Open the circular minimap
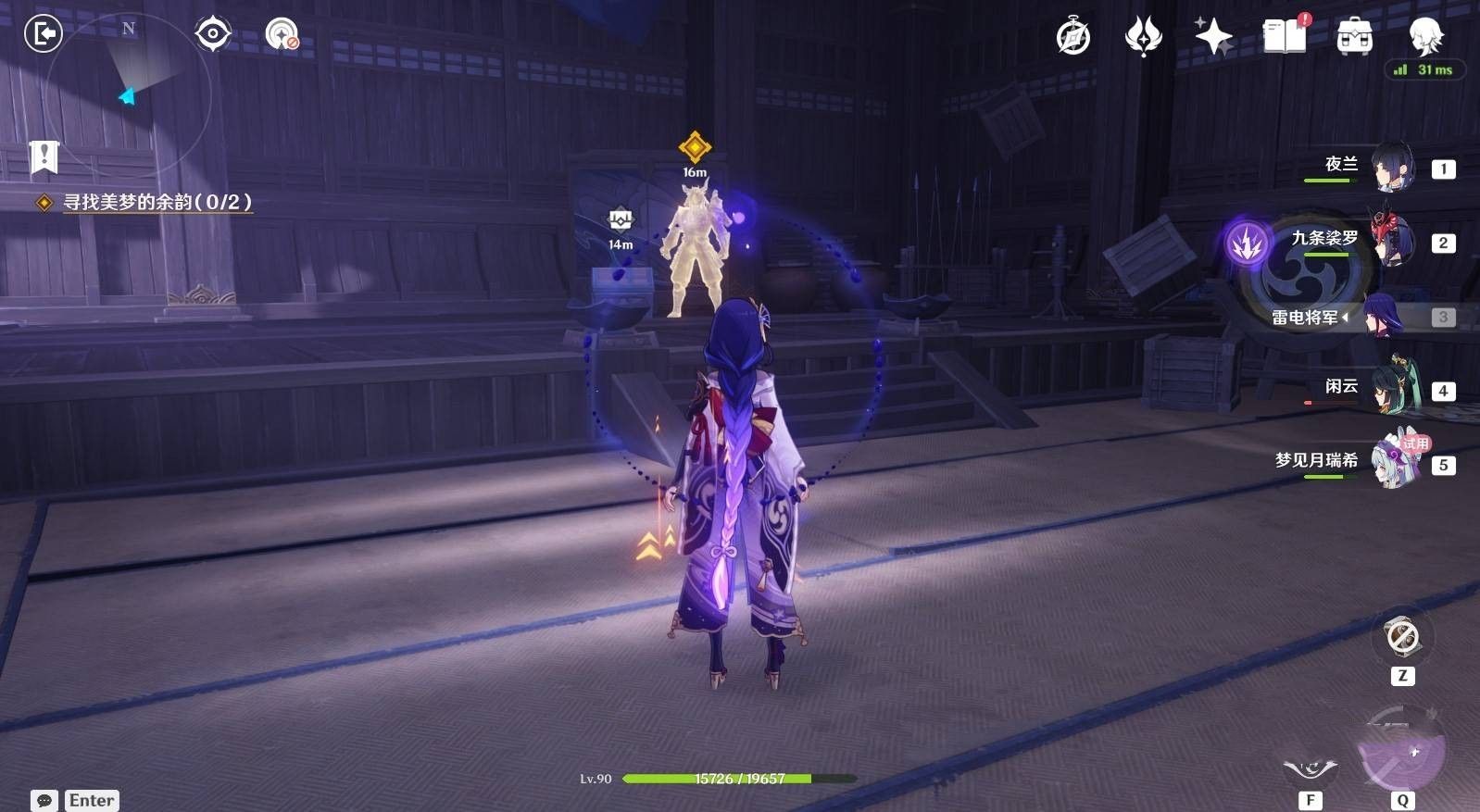This screenshot has width=1480, height=812. pos(128,94)
